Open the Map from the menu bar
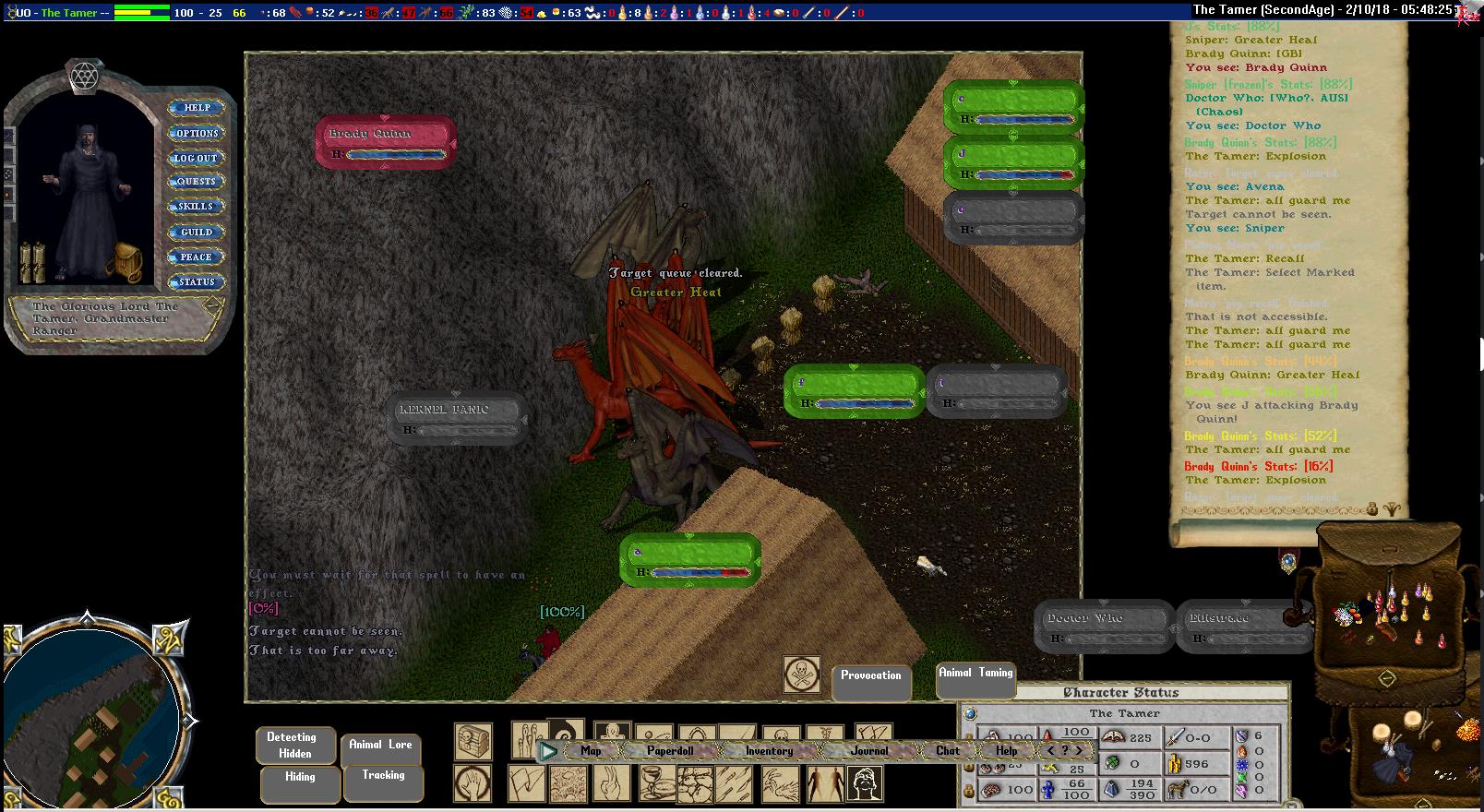1484x812 pixels. click(591, 751)
